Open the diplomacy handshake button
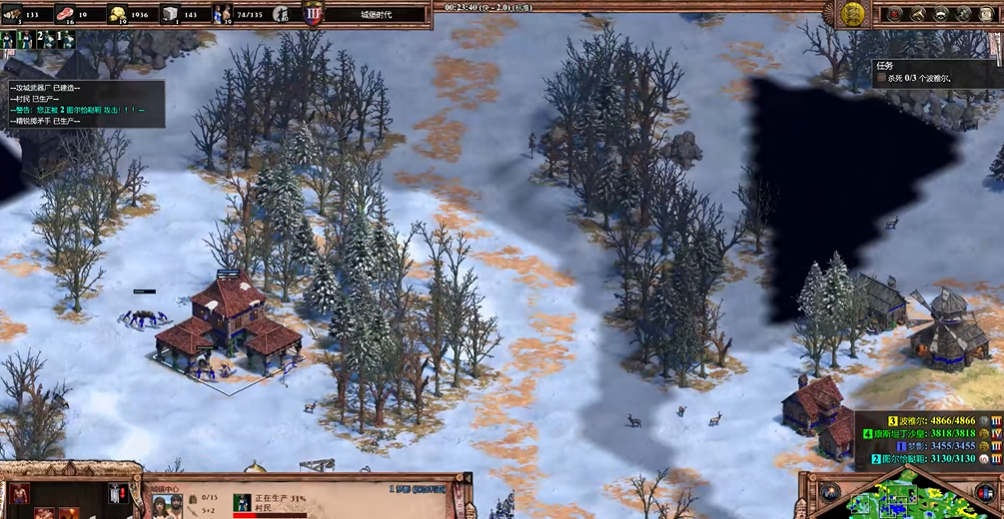This screenshot has height=519, width=1004. (940, 14)
